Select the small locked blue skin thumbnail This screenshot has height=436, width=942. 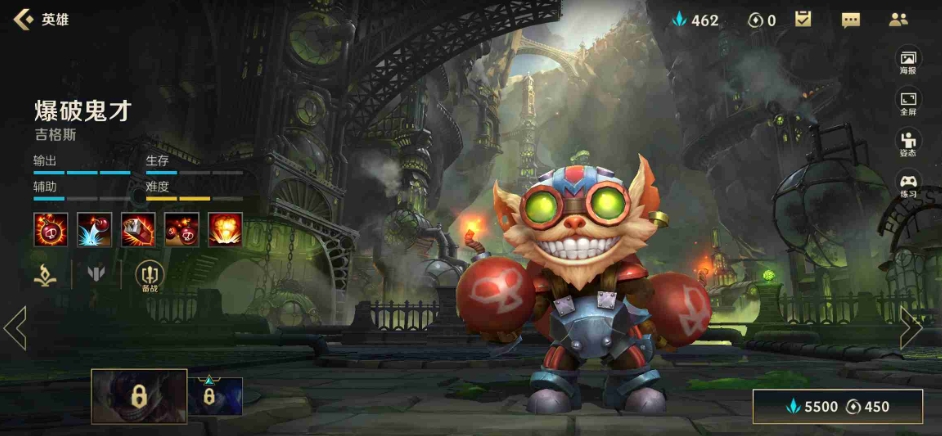[x=215, y=396]
